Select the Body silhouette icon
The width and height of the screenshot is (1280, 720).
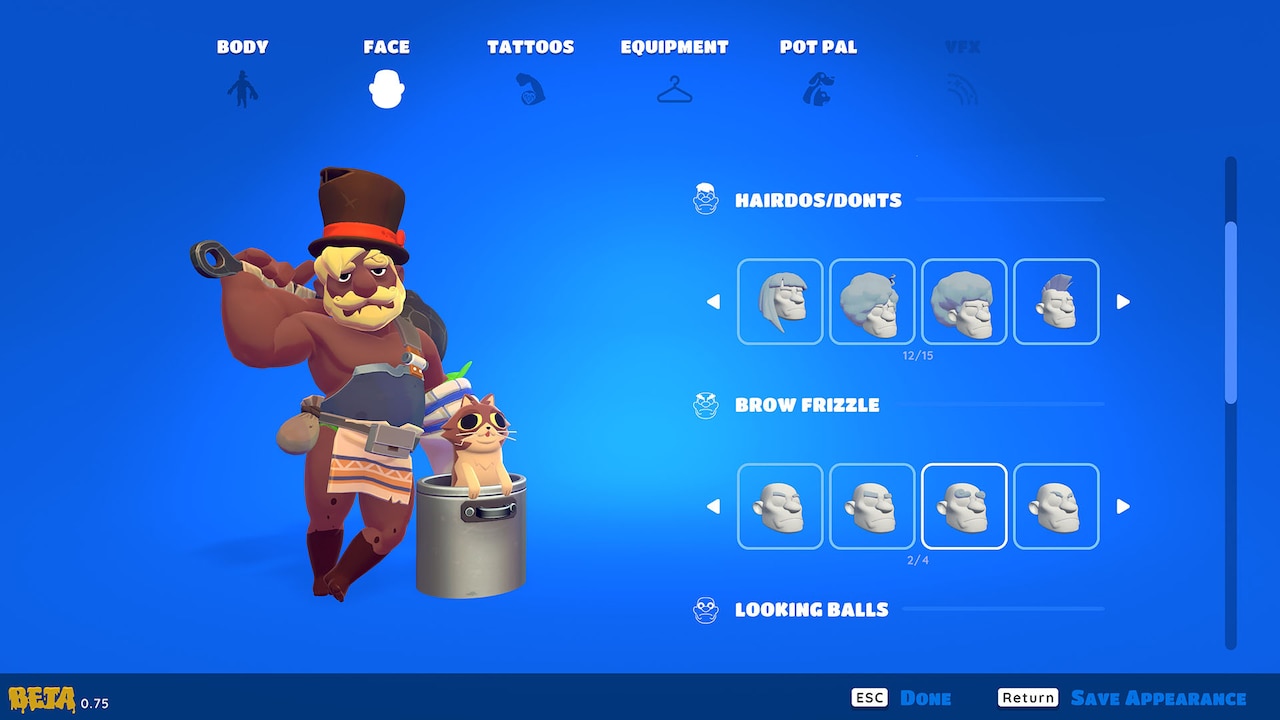241,88
